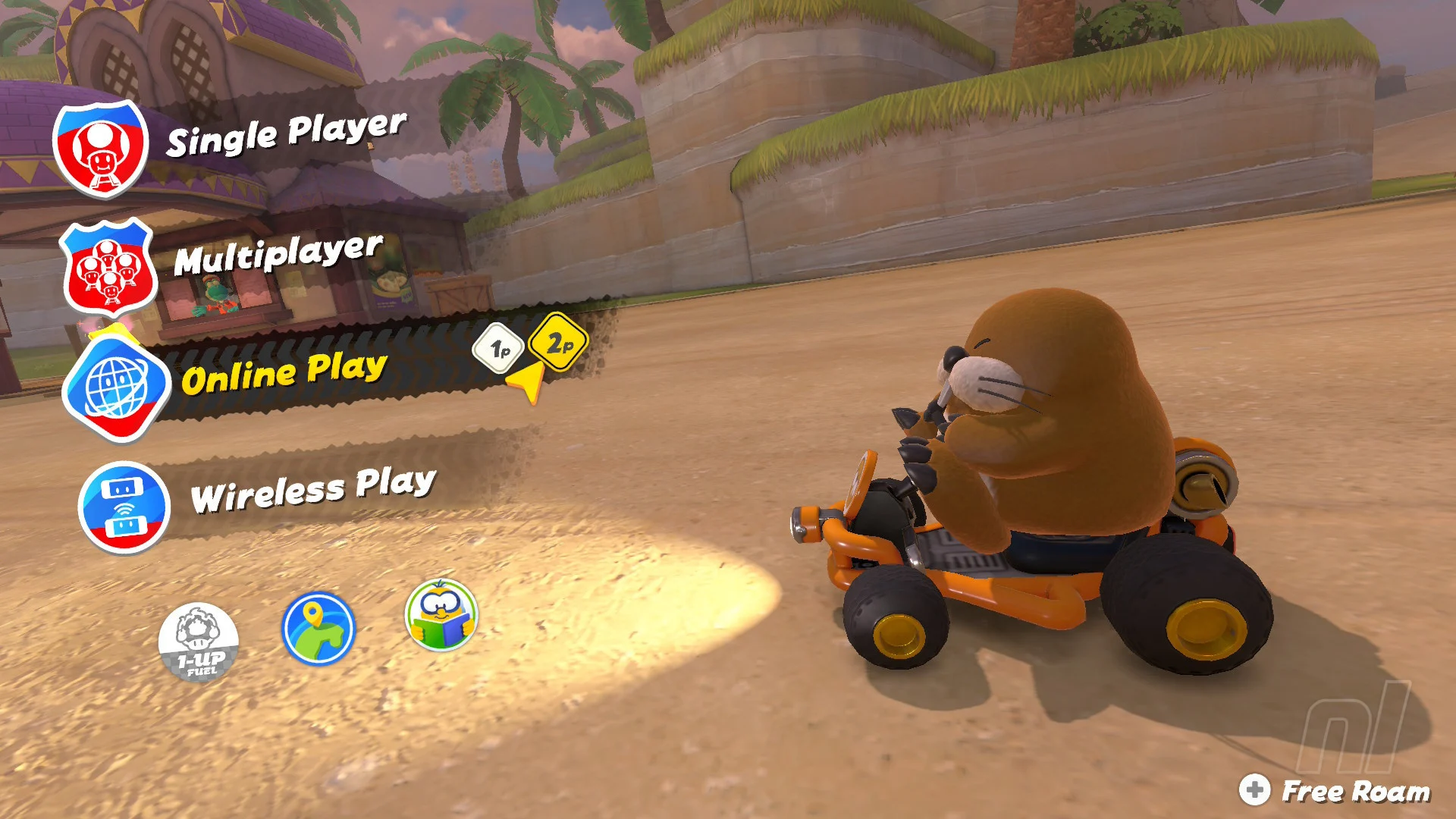Open the Multiplayer menu entry

click(x=278, y=256)
